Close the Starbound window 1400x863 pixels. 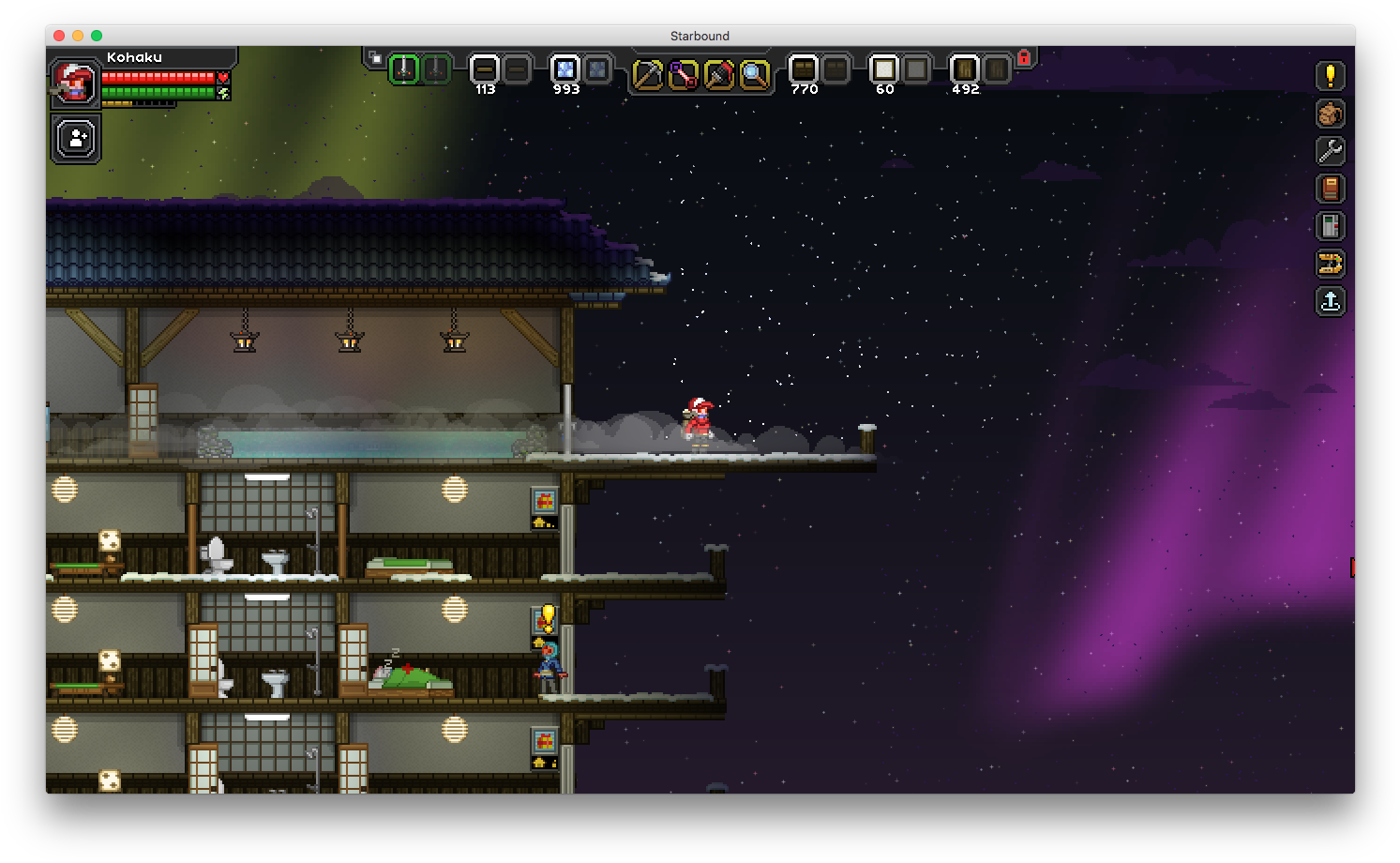pyautogui.click(x=59, y=36)
